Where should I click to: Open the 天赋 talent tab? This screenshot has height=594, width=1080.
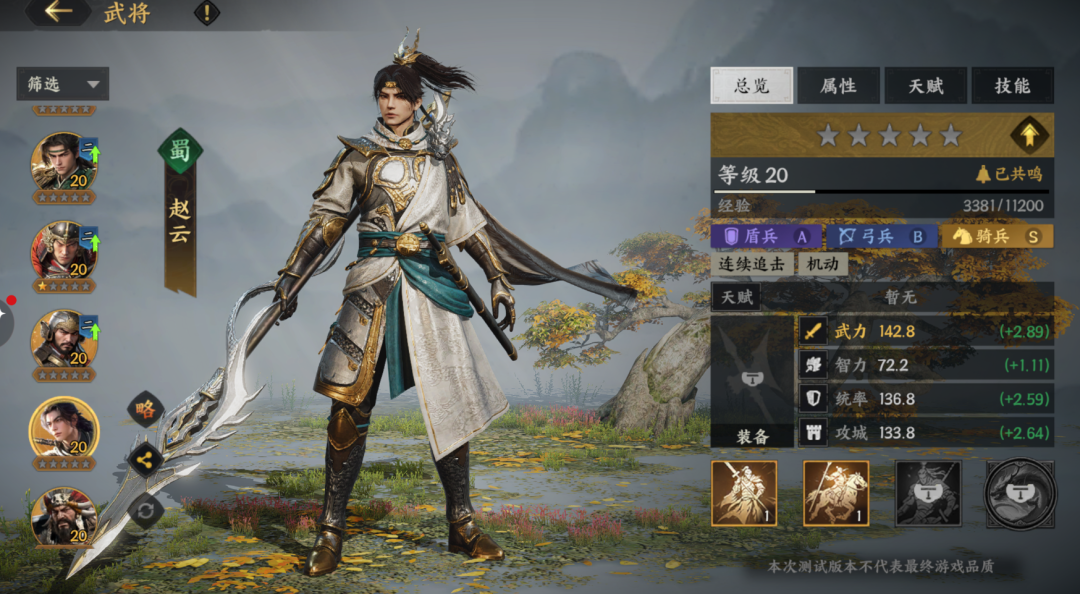[926, 86]
